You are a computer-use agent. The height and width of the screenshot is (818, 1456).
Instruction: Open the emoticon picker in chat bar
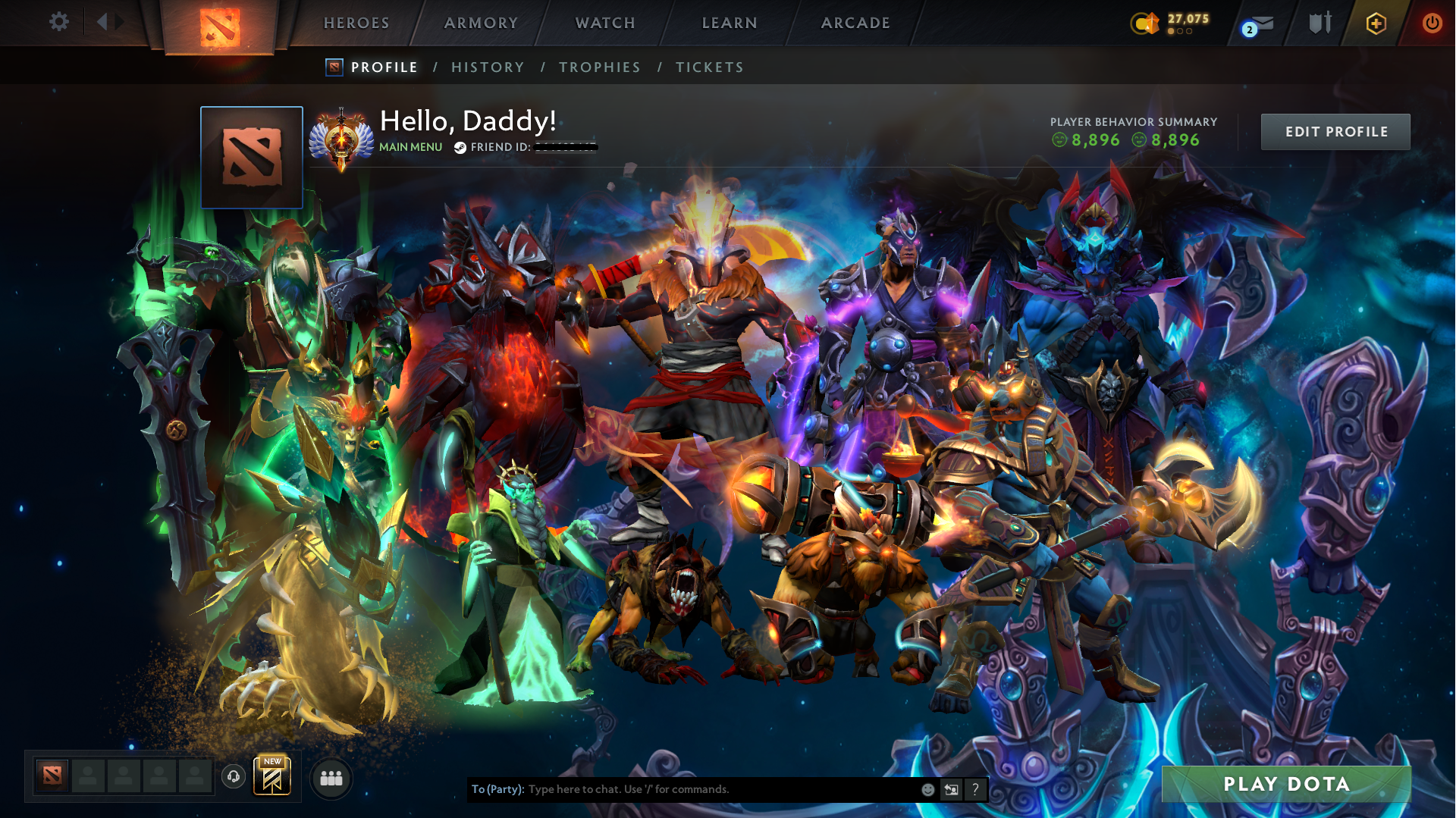[x=927, y=789]
